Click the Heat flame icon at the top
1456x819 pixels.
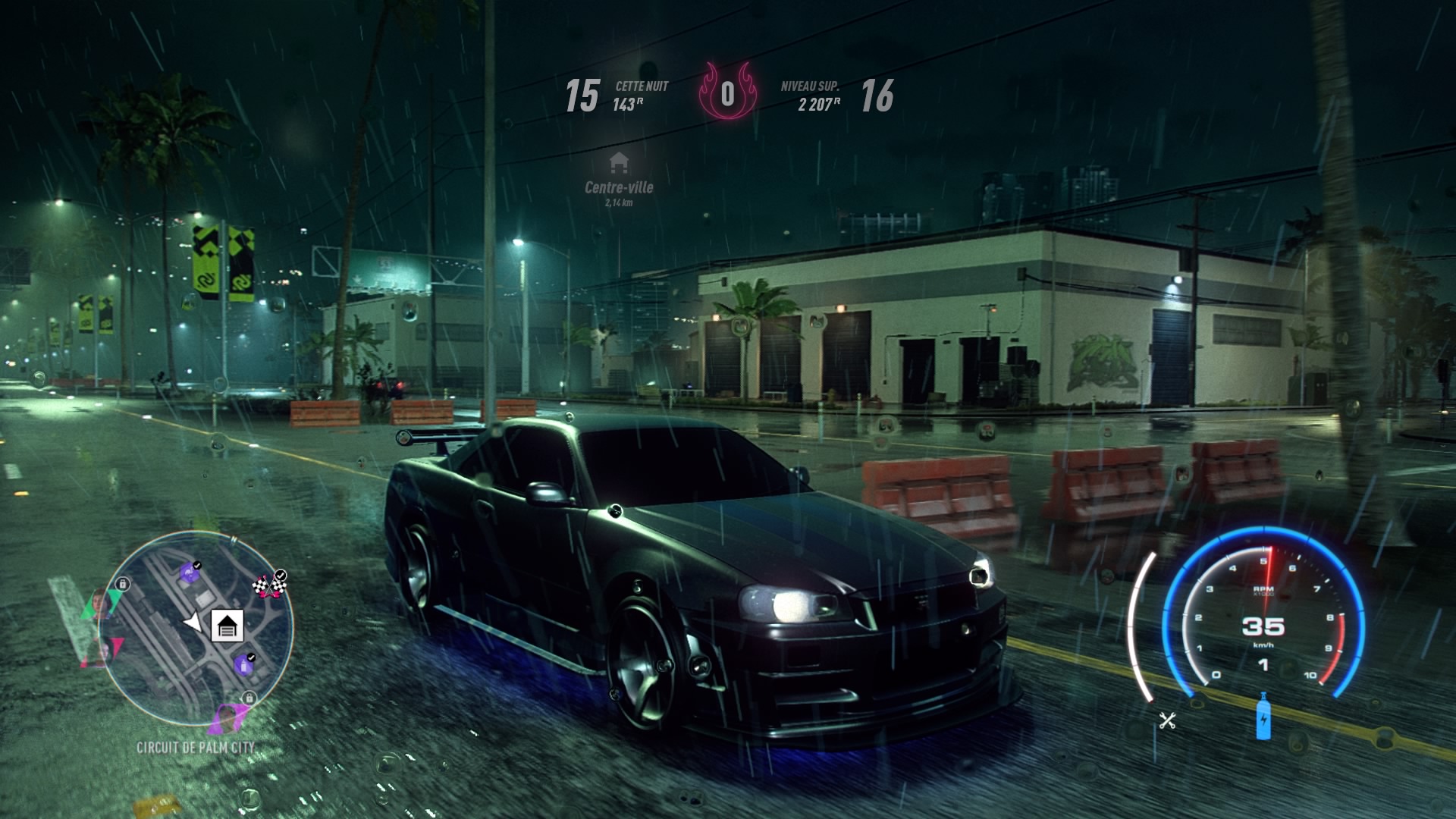[x=728, y=94]
